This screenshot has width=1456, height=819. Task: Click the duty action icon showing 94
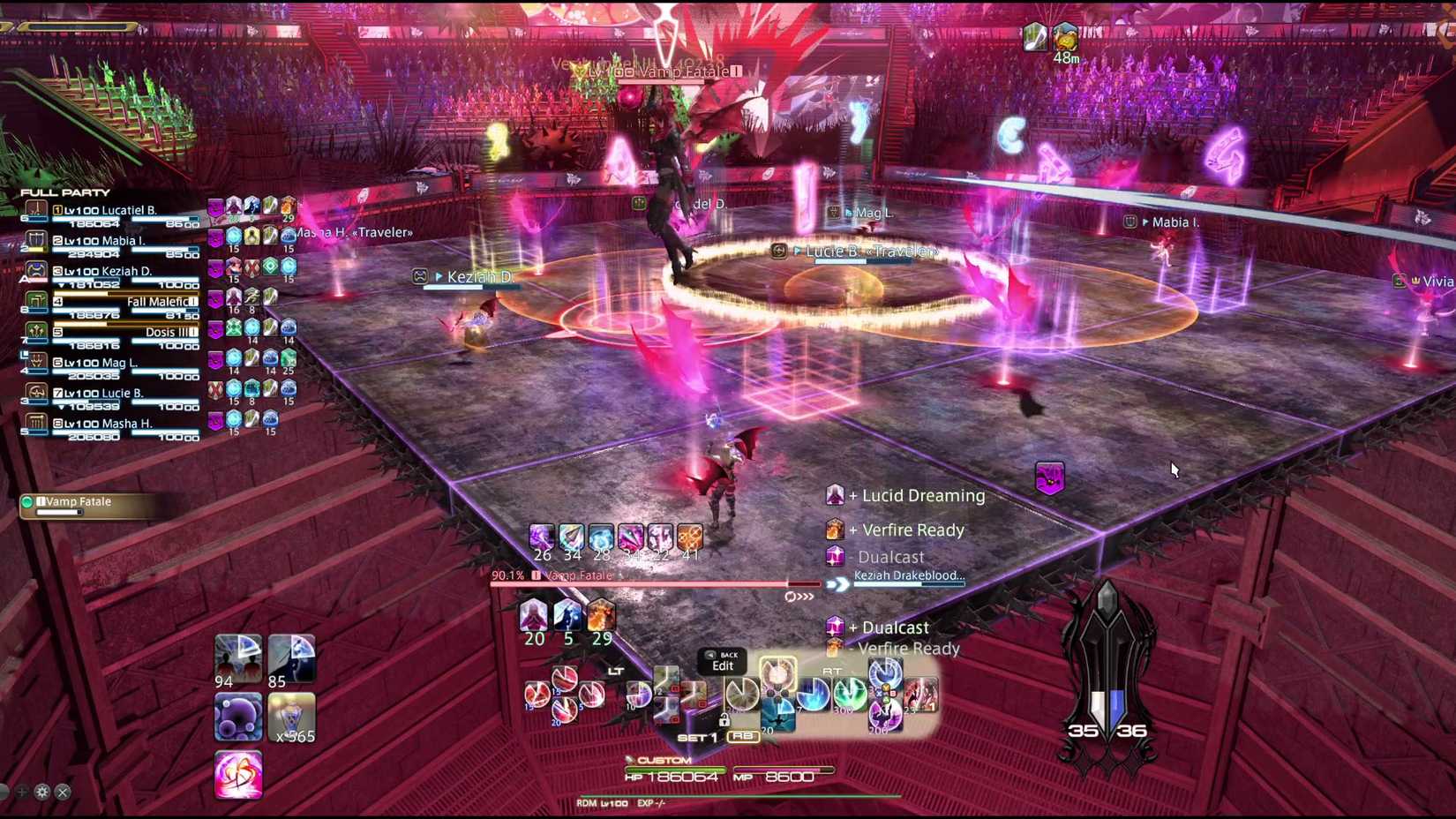[236, 657]
